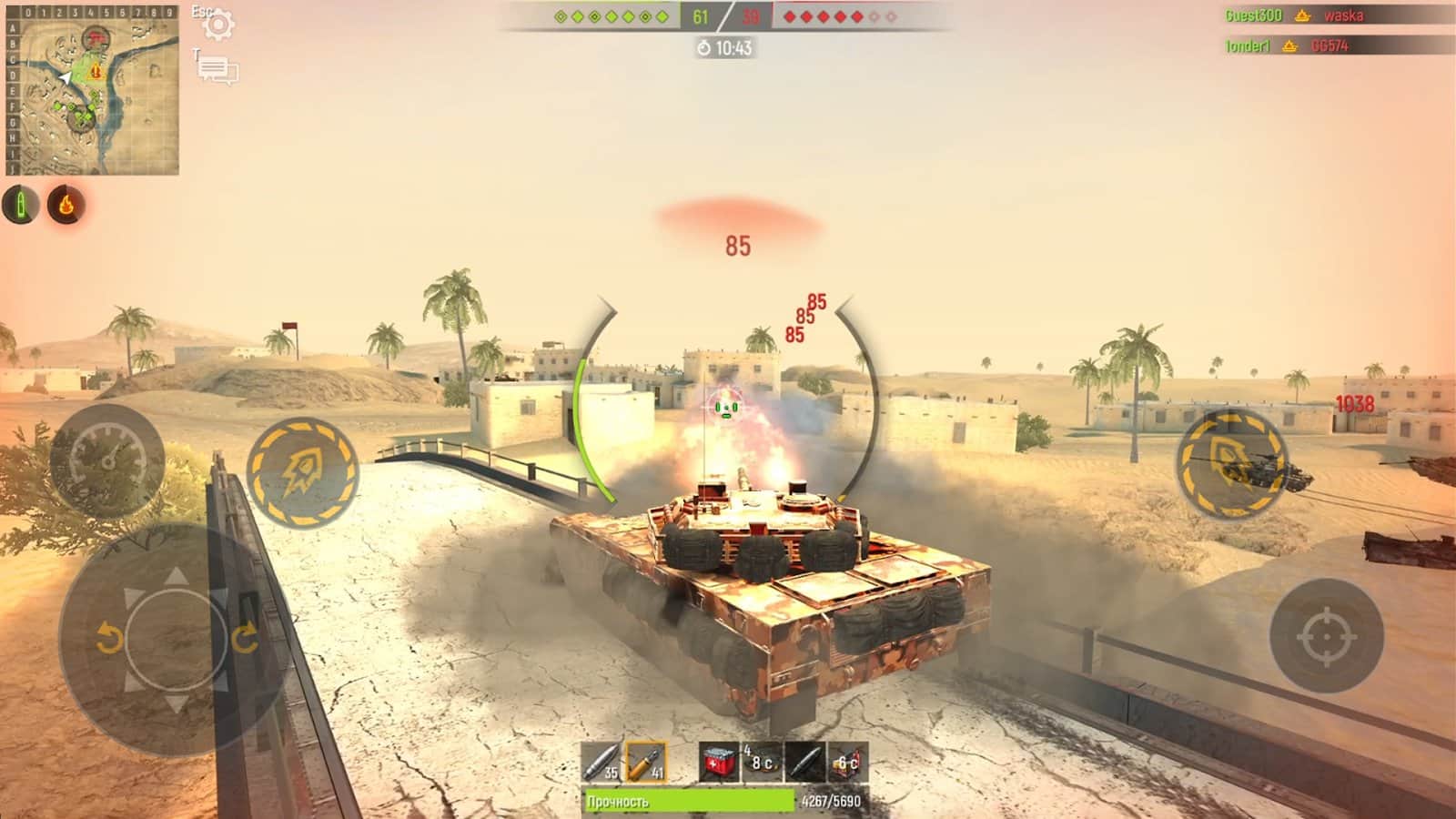The width and height of the screenshot is (1456, 819).
Task: Toggle the auto-aim crosshair button bottom right
Action: (1328, 637)
